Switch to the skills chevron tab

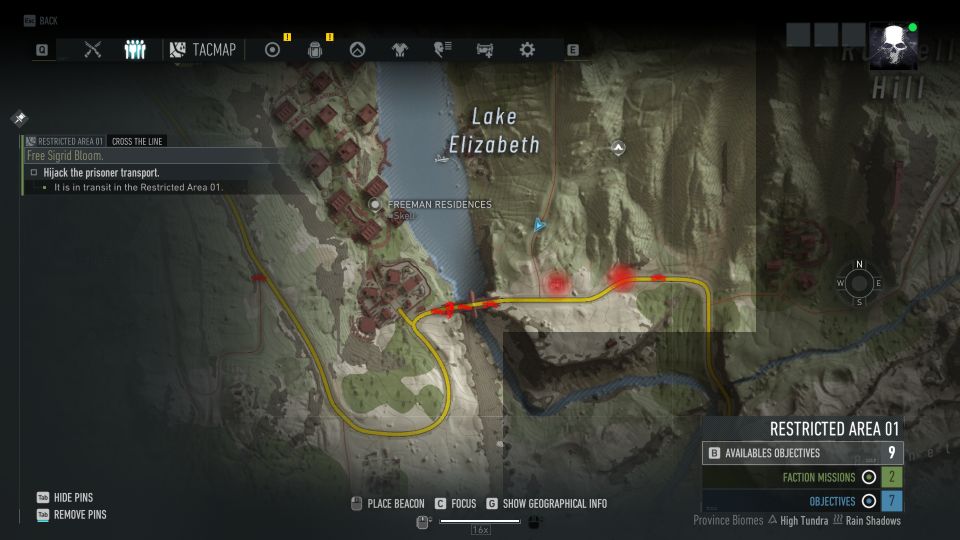click(357, 49)
